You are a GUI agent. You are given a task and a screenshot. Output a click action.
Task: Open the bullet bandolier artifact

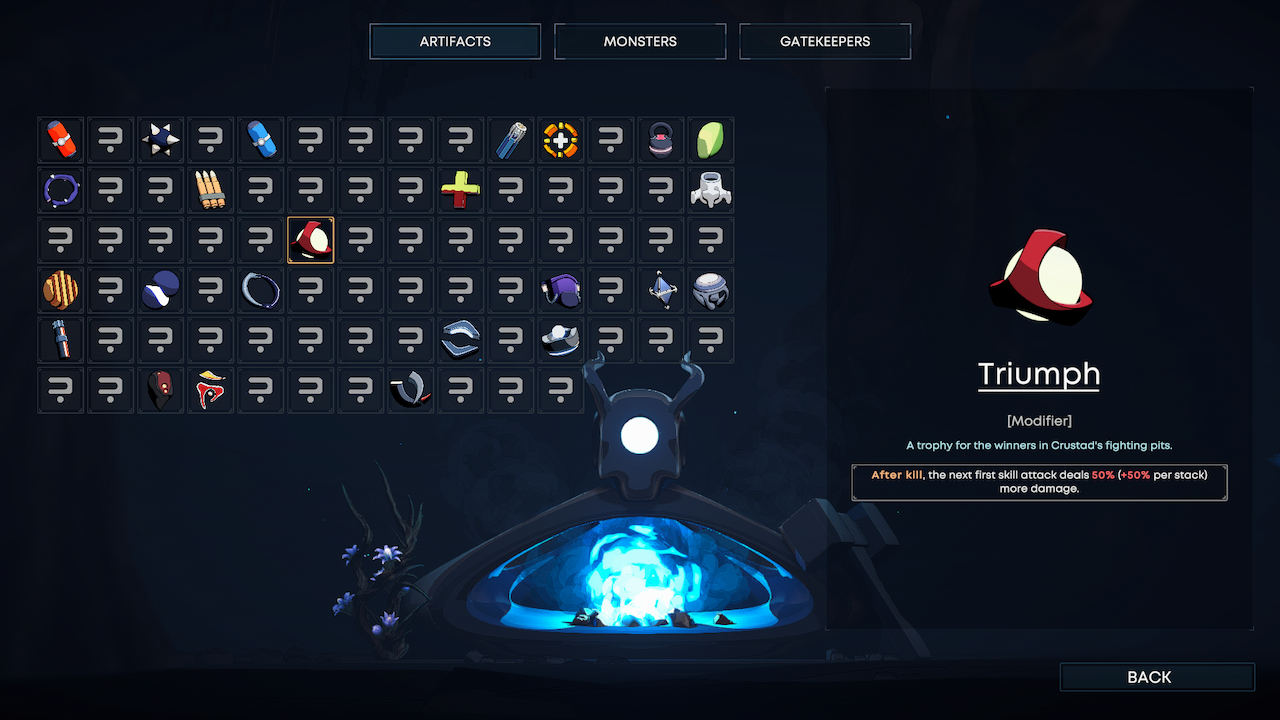pos(211,190)
